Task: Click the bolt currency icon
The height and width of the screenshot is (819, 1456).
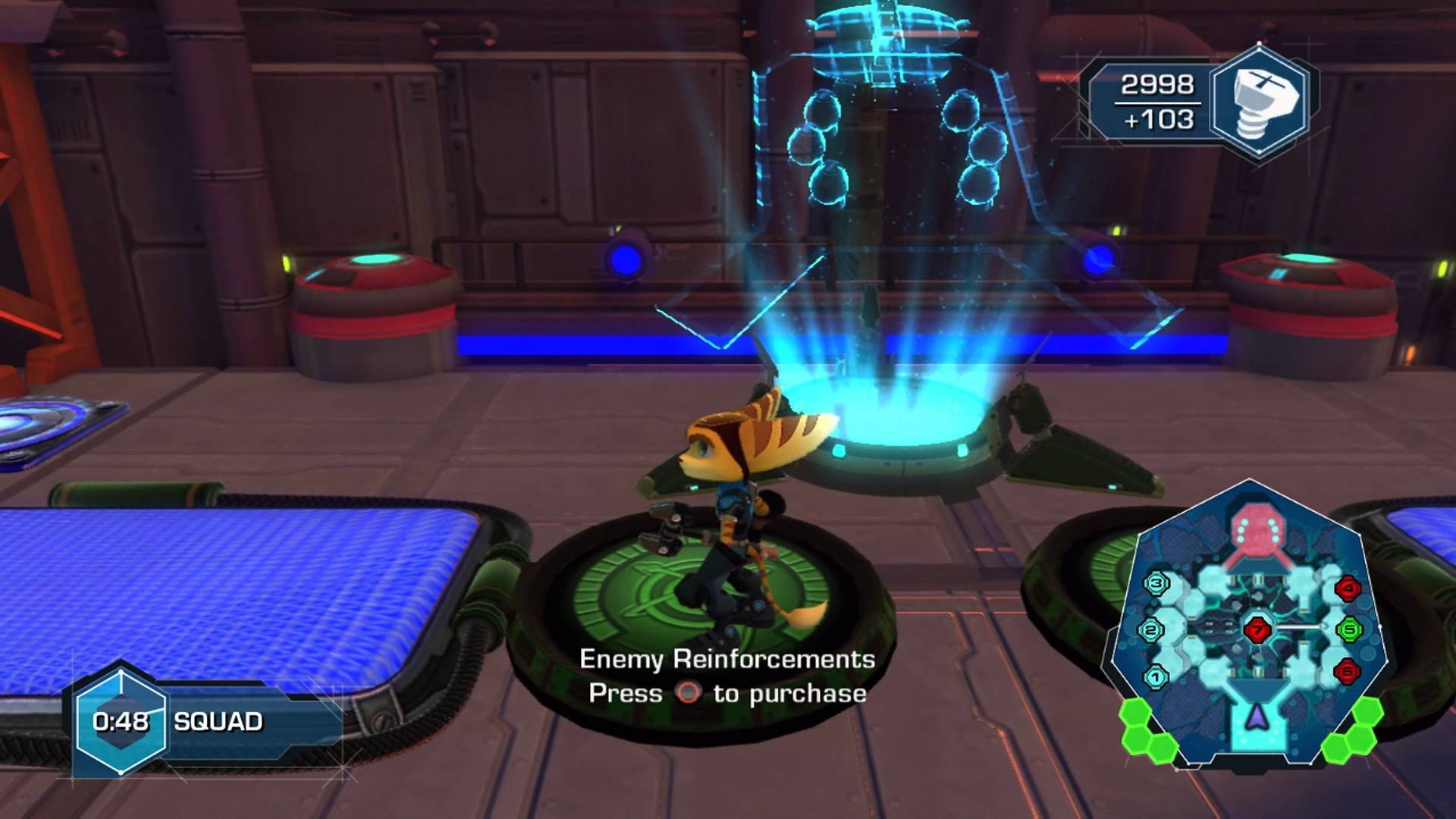Action: click(x=1260, y=102)
